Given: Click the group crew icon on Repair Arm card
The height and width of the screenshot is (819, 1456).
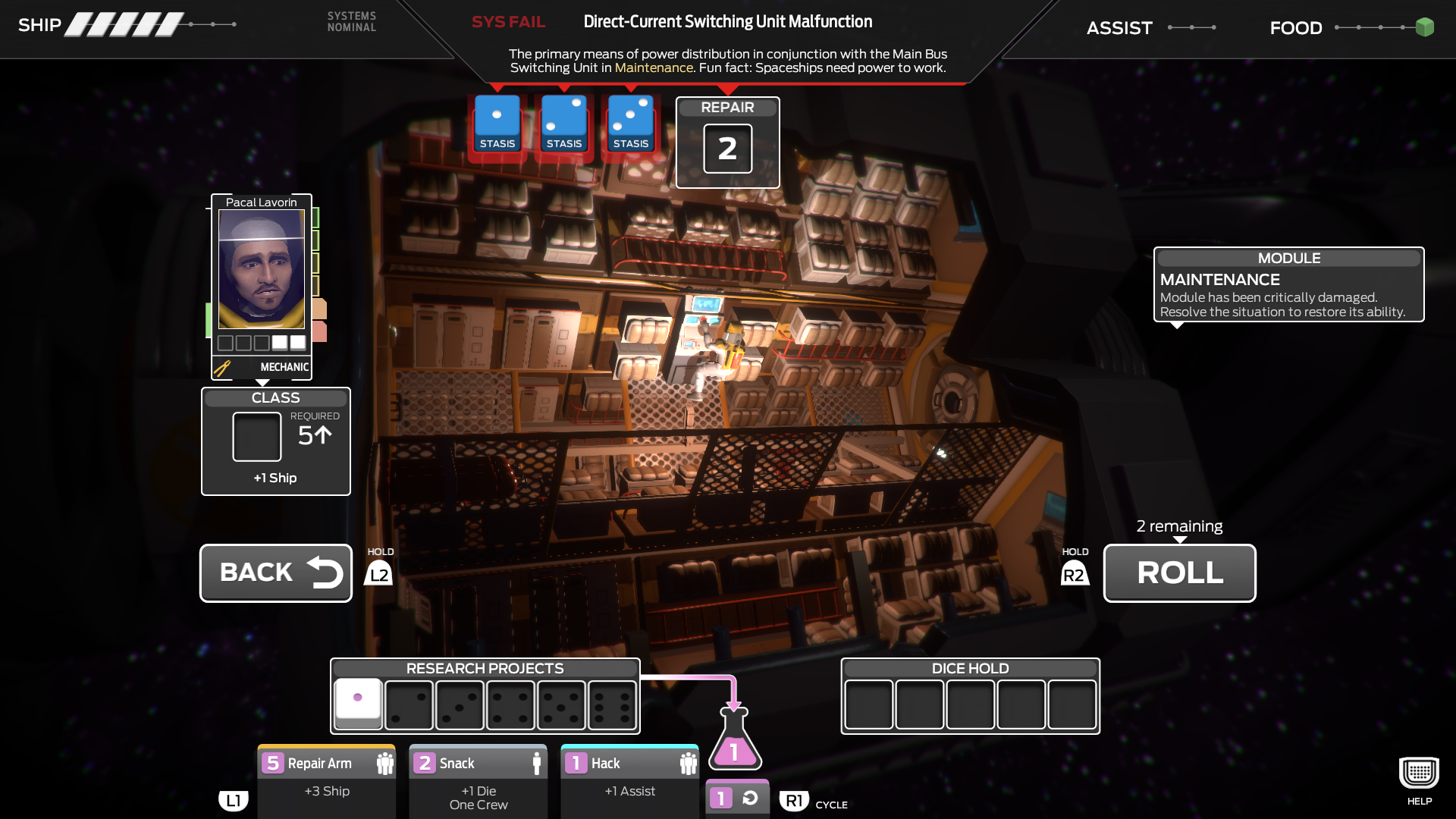Looking at the screenshot, I should pos(387,763).
